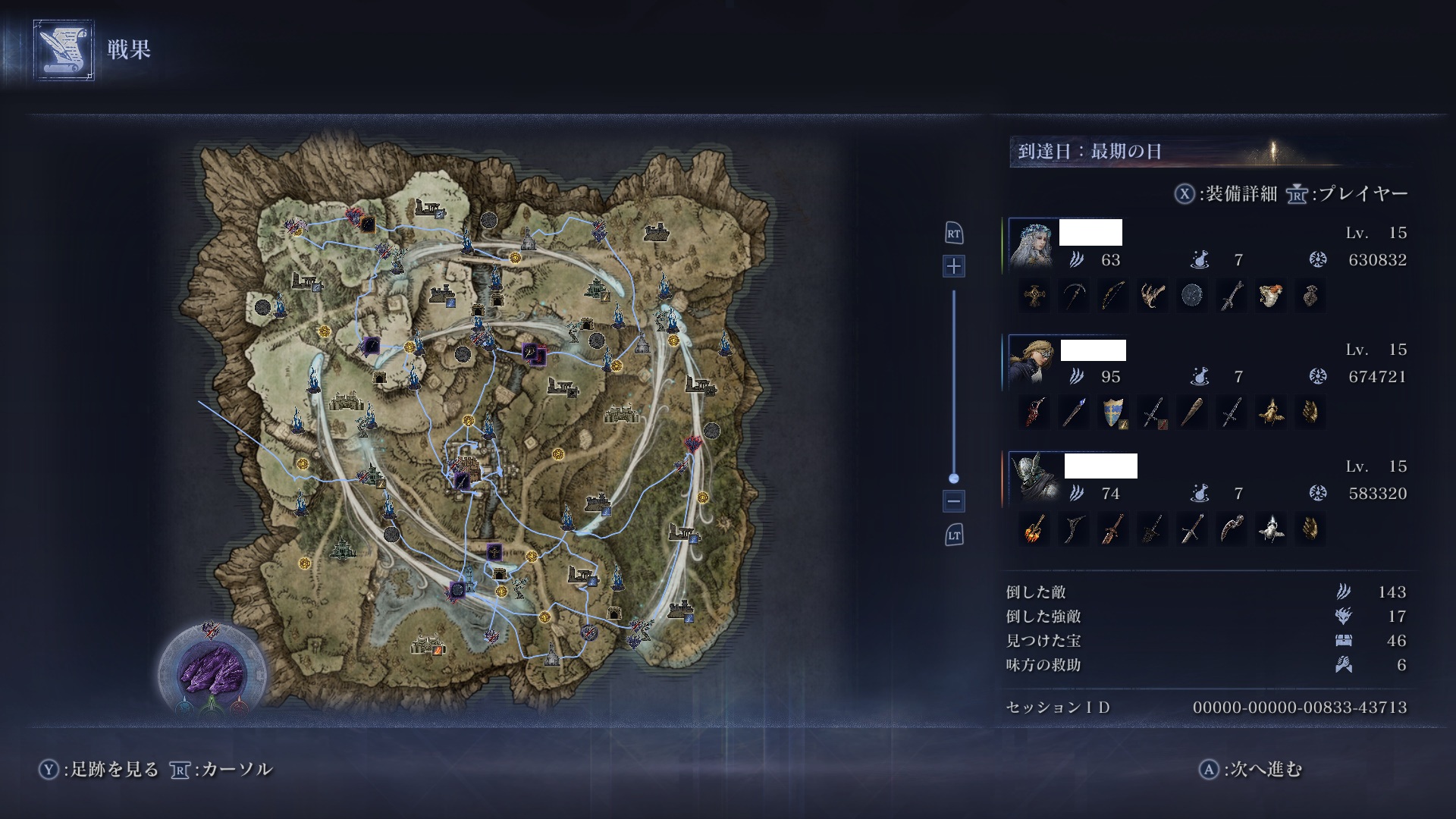Select the golden scarab talisman slot
The height and width of the screenshot is (819, 1456).
1271,412
